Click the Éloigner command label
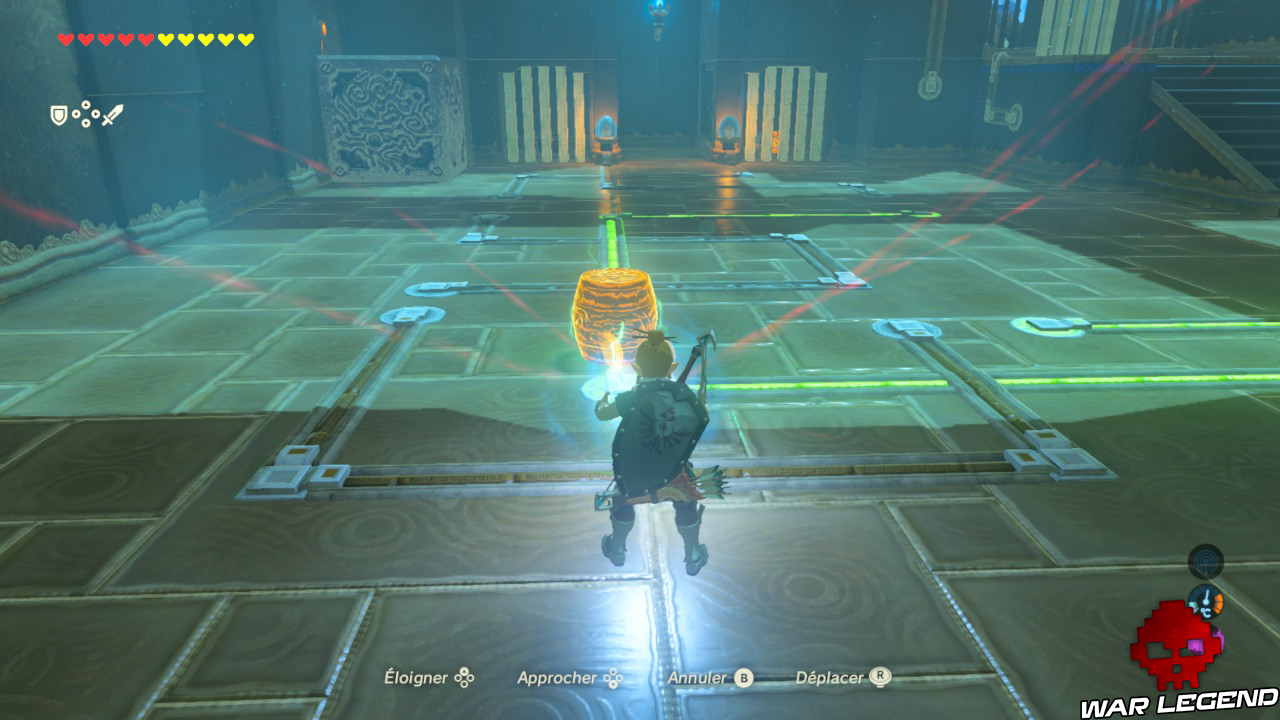This screenshot has height=720, width=1280. tap(415, 678)
